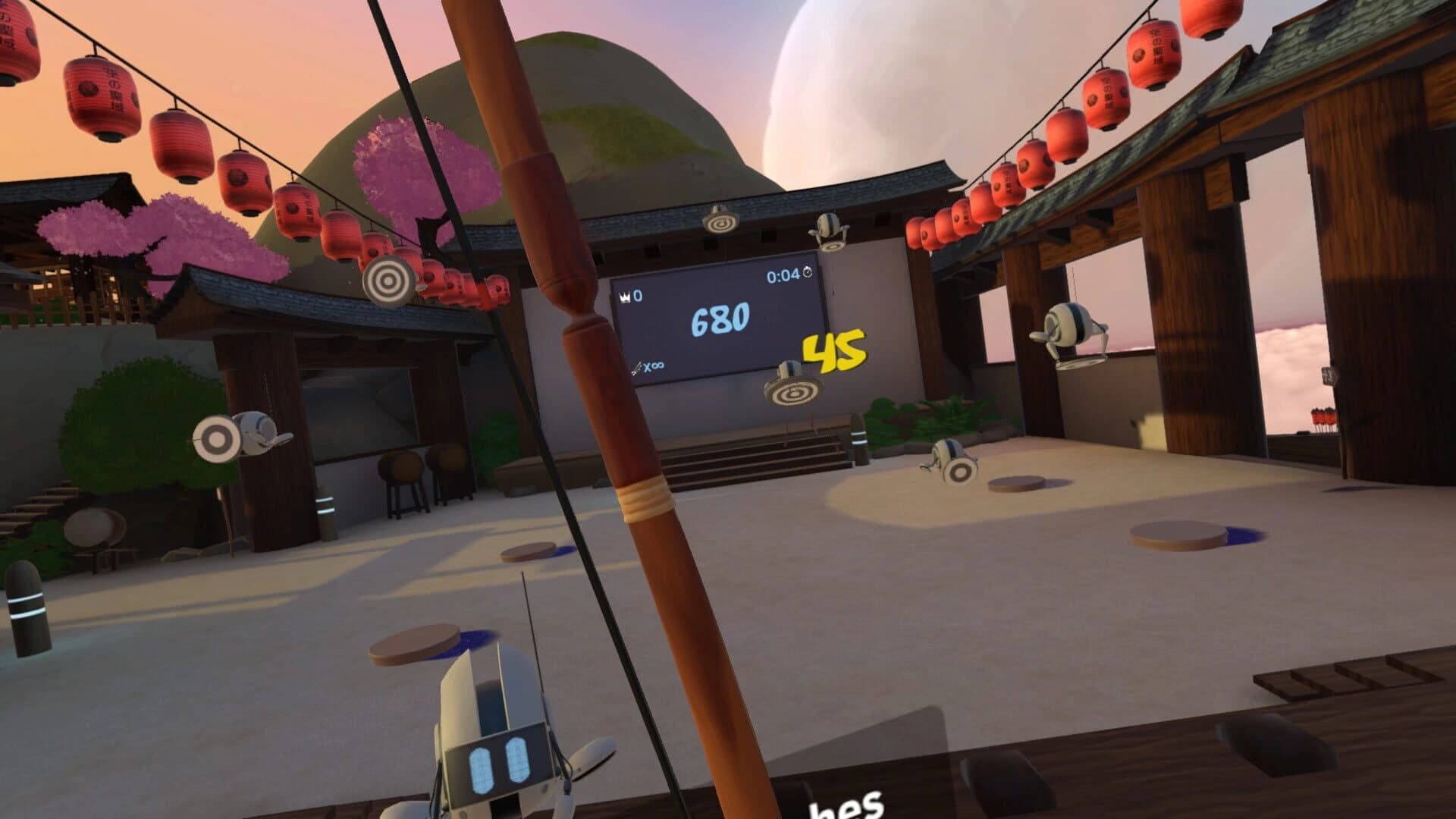Click the stopwatch icon beside the 0:04 timer
This screenshot has height=819, width=1456.
tap(807, 273)
